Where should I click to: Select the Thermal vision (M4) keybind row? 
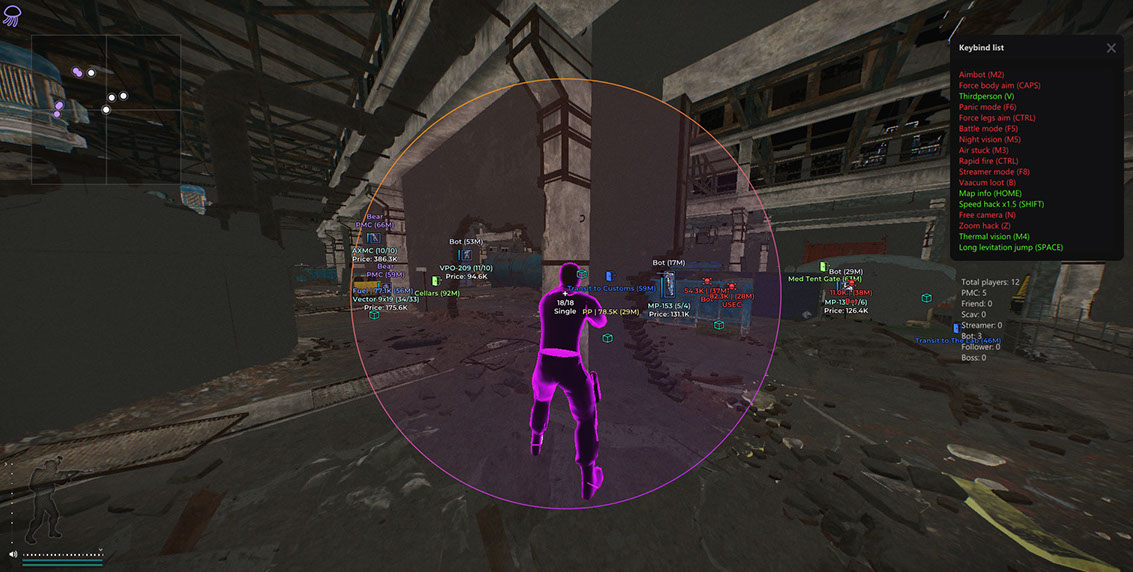point(994,236)
